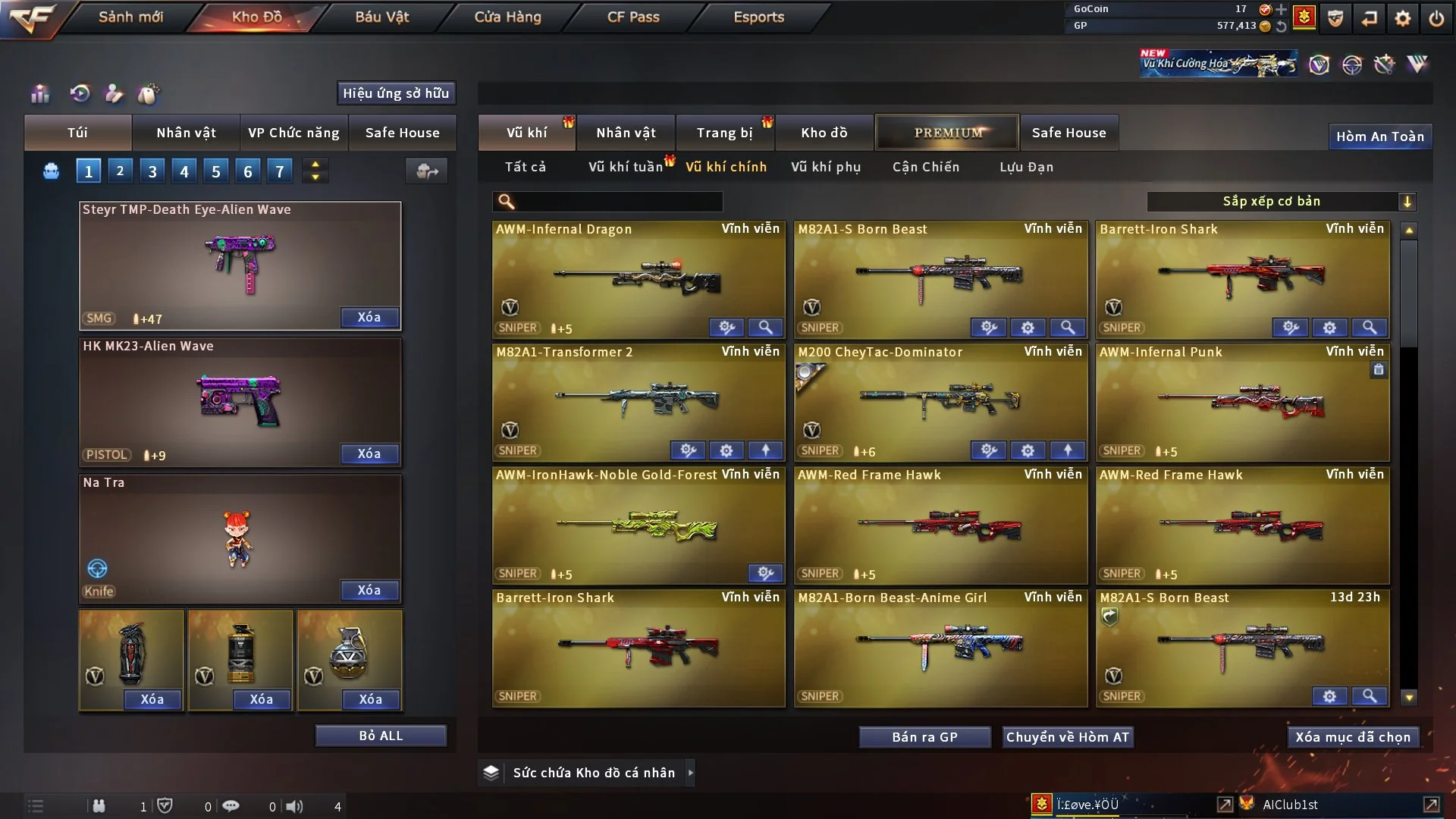This screenshot has width=1456, height=819.
Task: Open the gear settings icon
Action: pos(1403,18)
